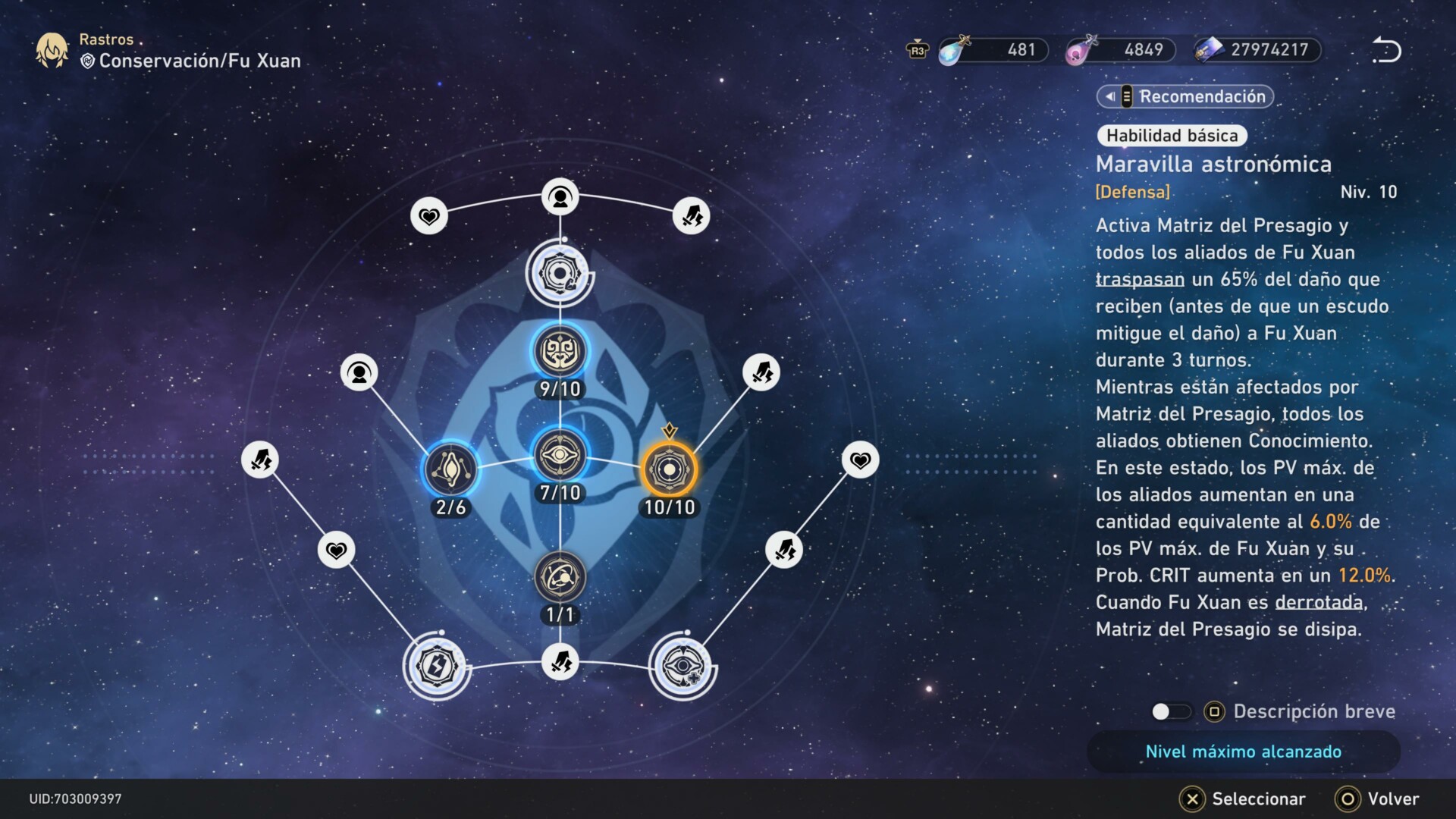Pick the technique node marked 1/1
The height and width of the screenshot is (819, 1456).
pos(560,578)
